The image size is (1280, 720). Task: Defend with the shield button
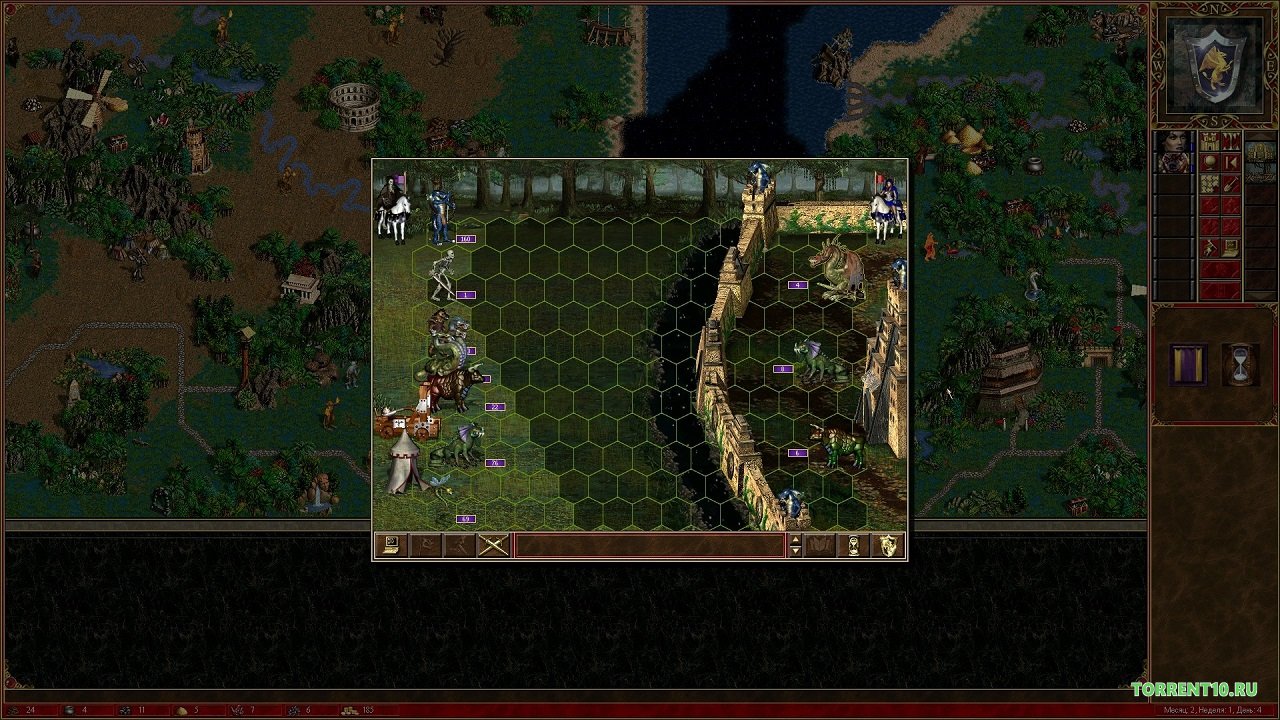click(887, 545)
